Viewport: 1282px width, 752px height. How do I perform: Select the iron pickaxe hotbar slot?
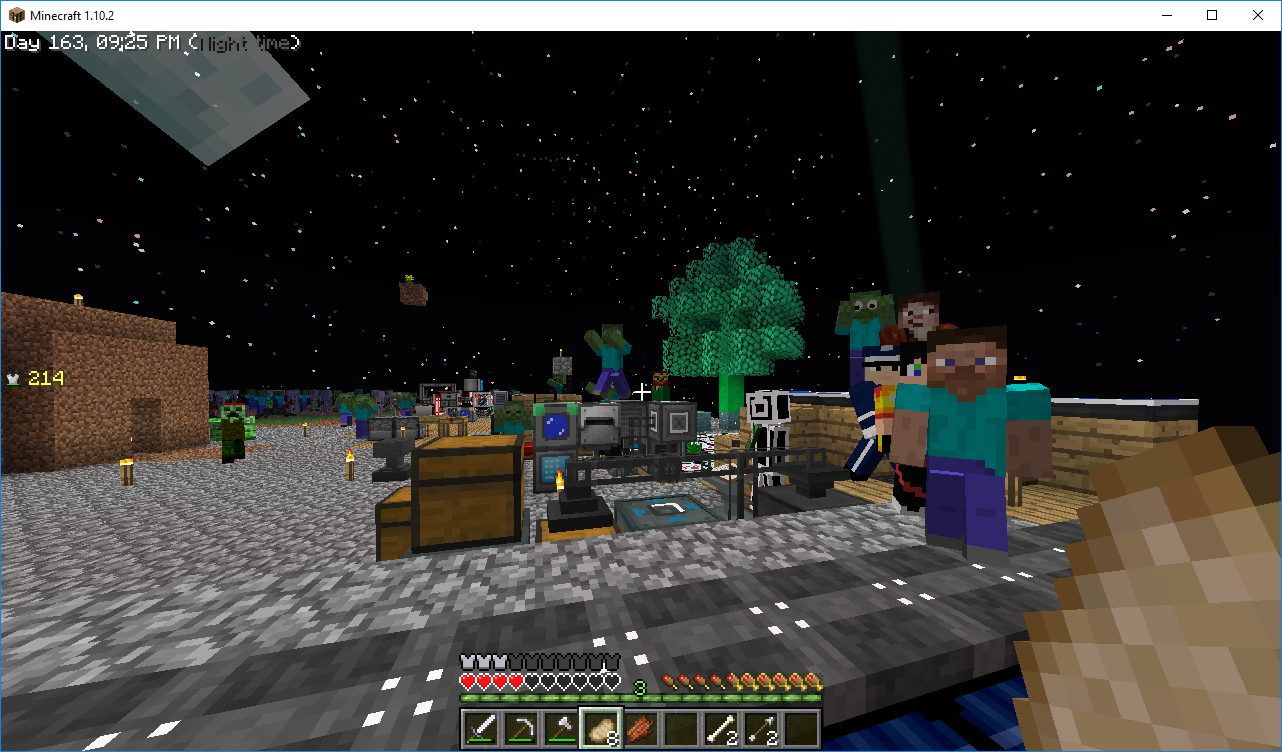pyautogui.click(x=521, y=728)
